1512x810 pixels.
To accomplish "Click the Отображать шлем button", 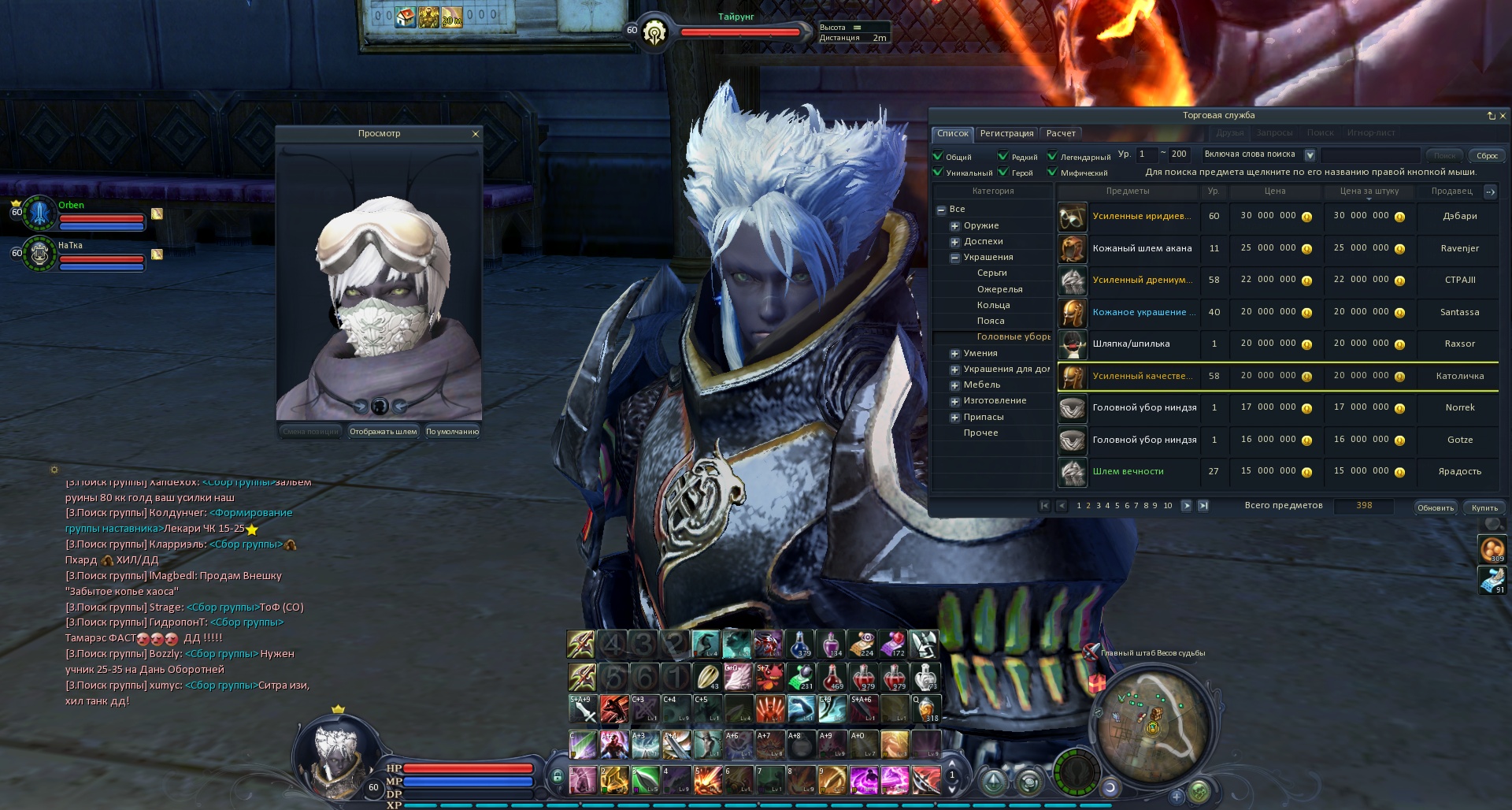I will (x=384, y=432).
